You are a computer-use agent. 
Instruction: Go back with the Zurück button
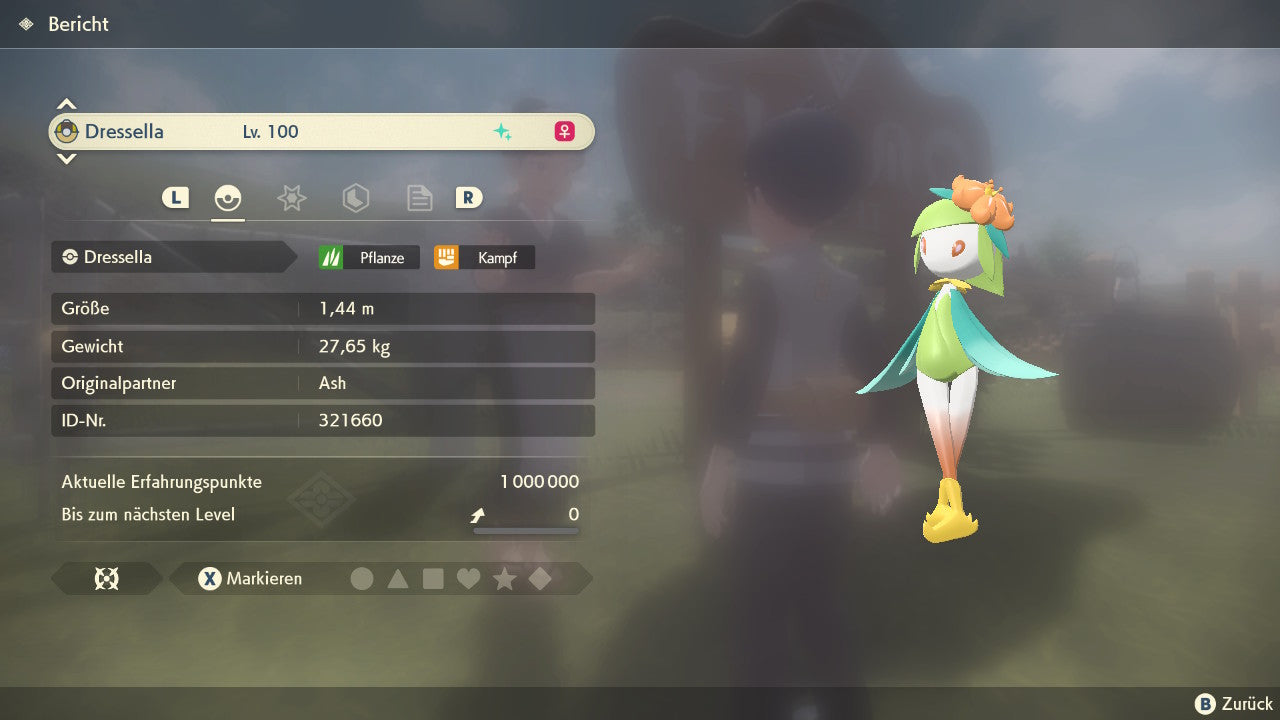tap(1234, 704)
